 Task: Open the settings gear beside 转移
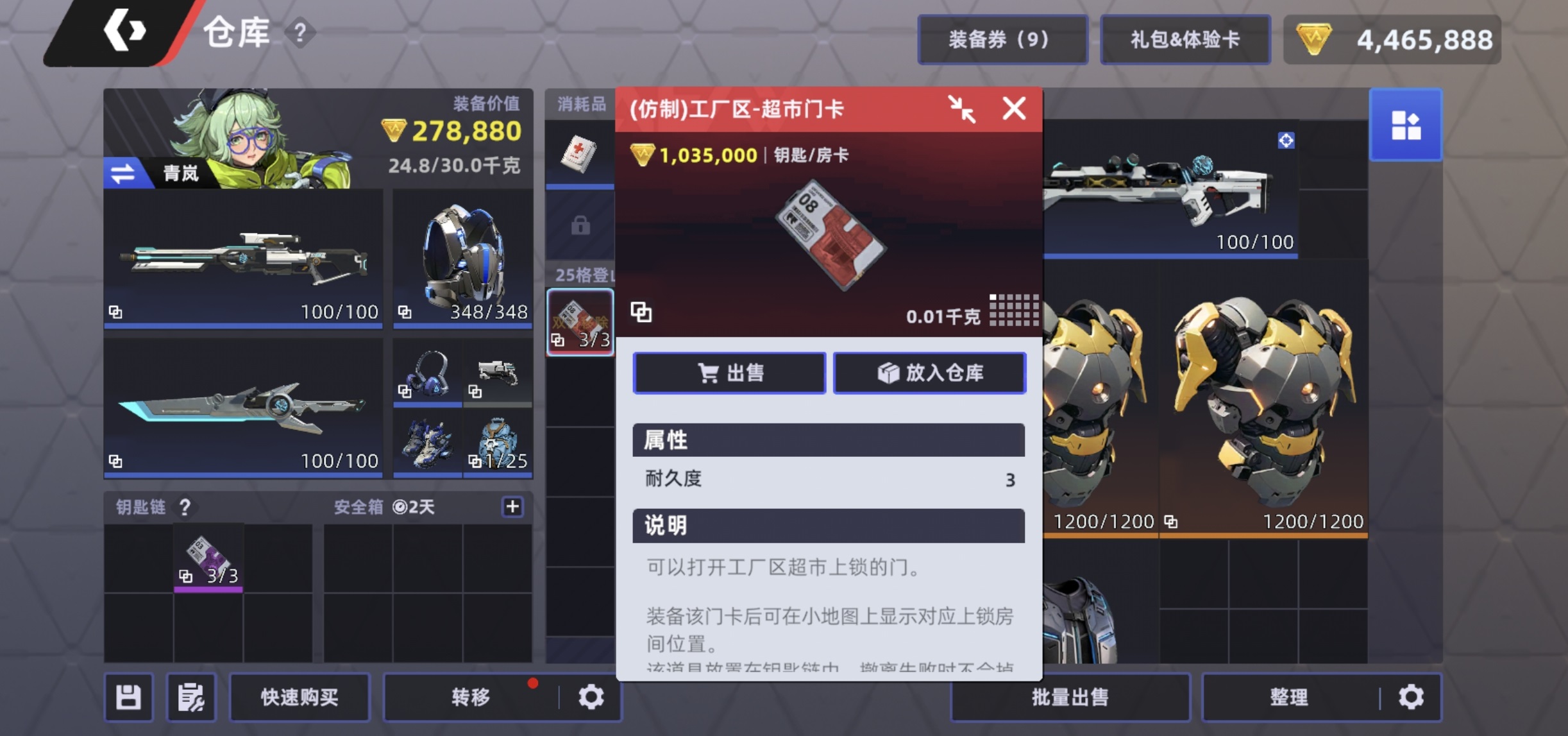point(592,697)
